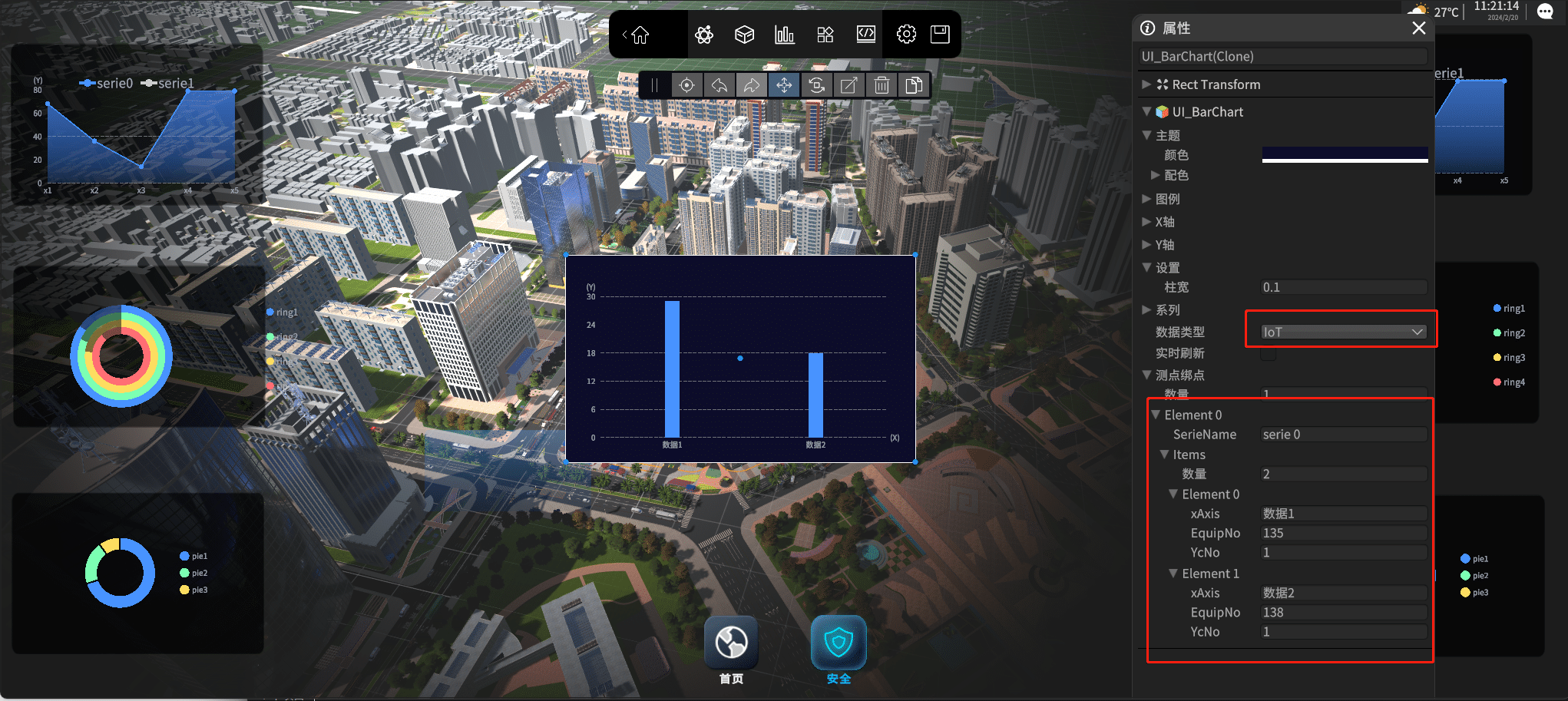Pick the 颜色 theme color swatch
This screenshot has width=1568, height=701.
point(1345,154)
